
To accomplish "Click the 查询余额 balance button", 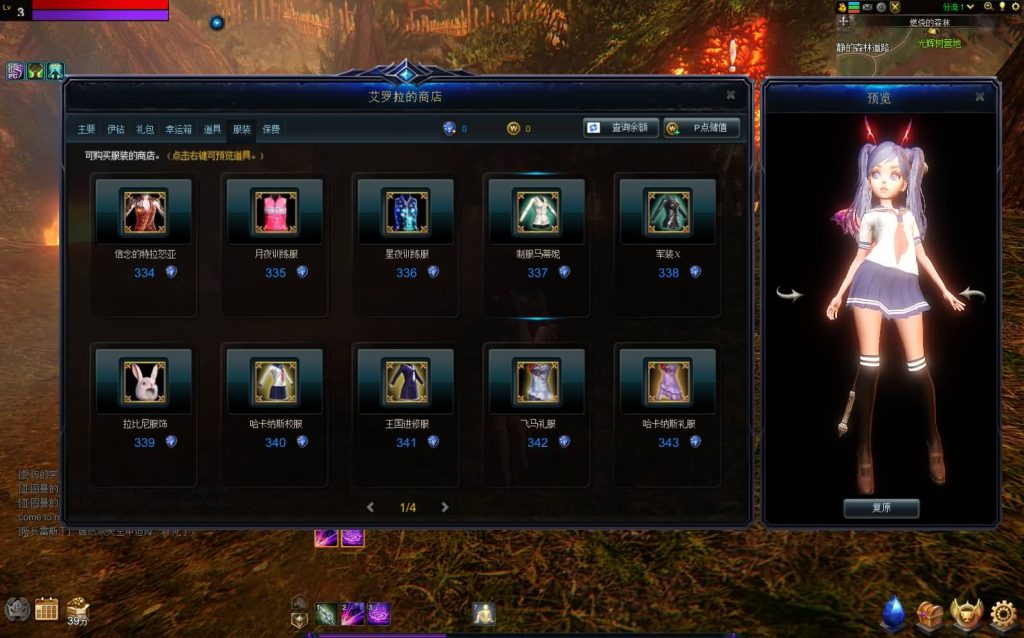I will coord(621,128).
